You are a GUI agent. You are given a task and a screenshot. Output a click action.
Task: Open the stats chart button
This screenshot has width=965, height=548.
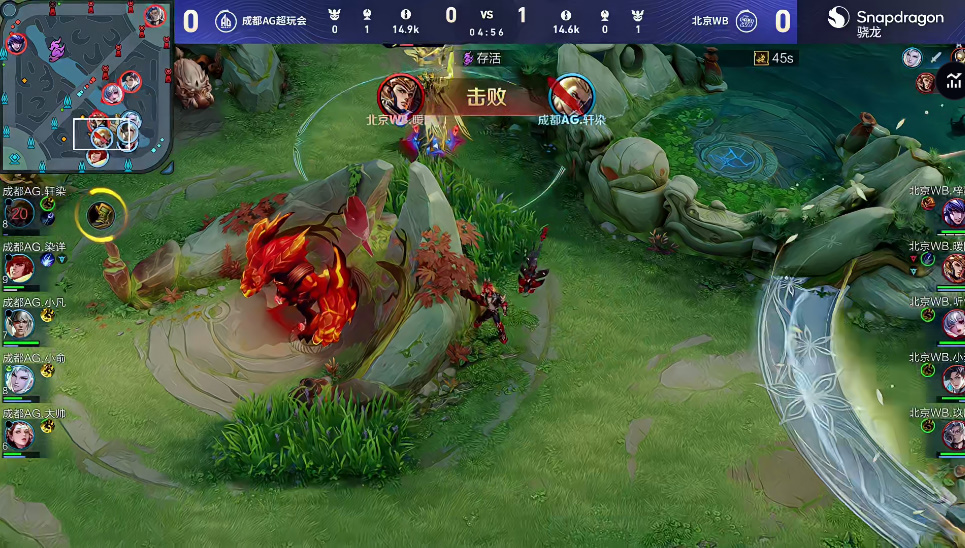point(951,81)
